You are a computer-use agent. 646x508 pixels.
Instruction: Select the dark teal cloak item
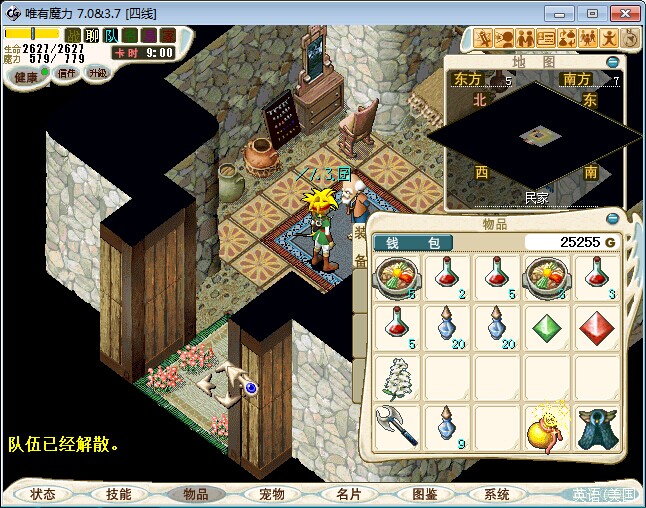[x=596, y=424]
